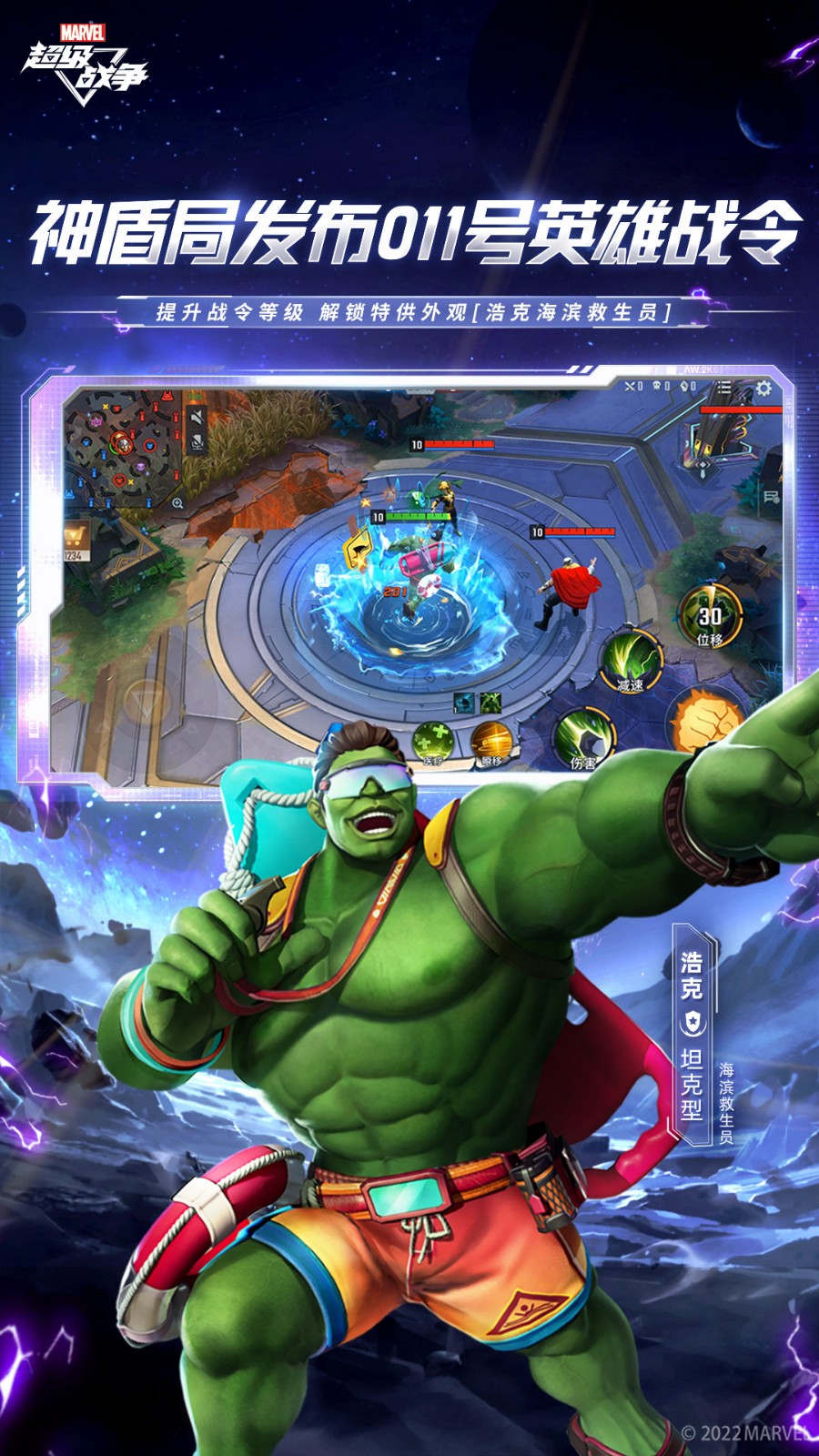Open the quick chat message icon
The width and height of the screenshot is (819, 1456).
tap(772, 497)
